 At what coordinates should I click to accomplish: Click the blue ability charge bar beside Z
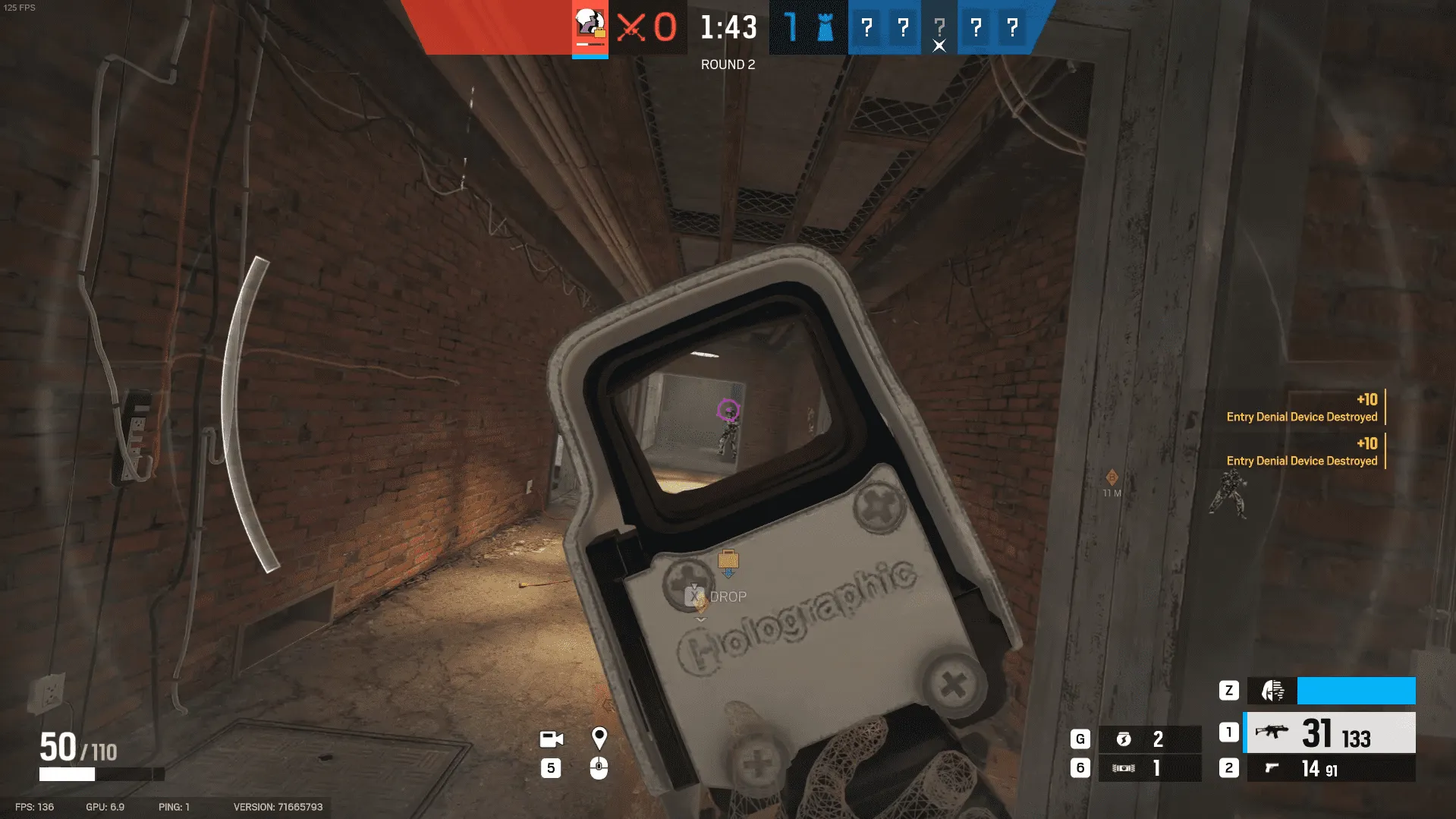[x=1355, y=691]
